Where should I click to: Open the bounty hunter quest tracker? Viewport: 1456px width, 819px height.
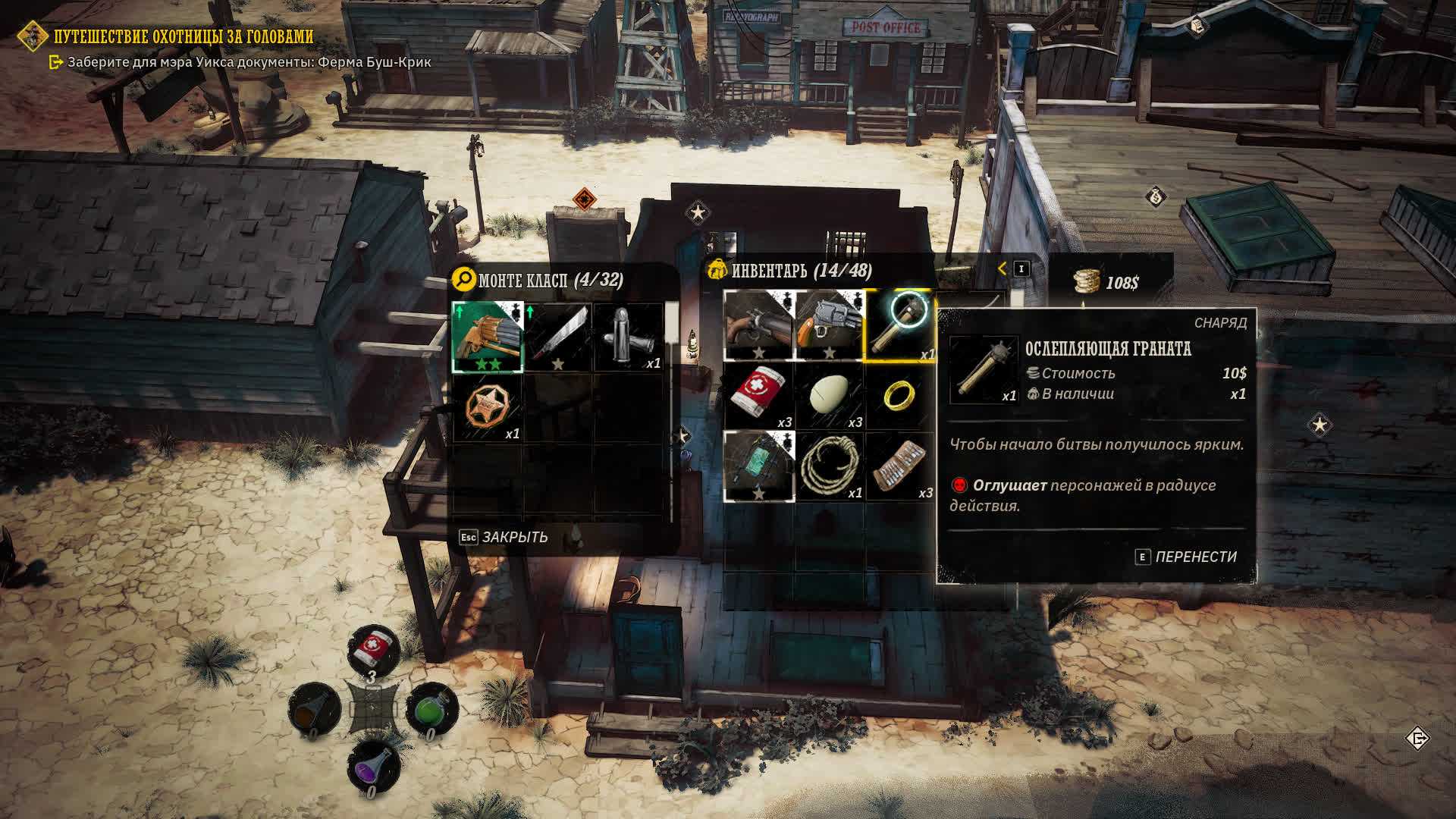183,36
